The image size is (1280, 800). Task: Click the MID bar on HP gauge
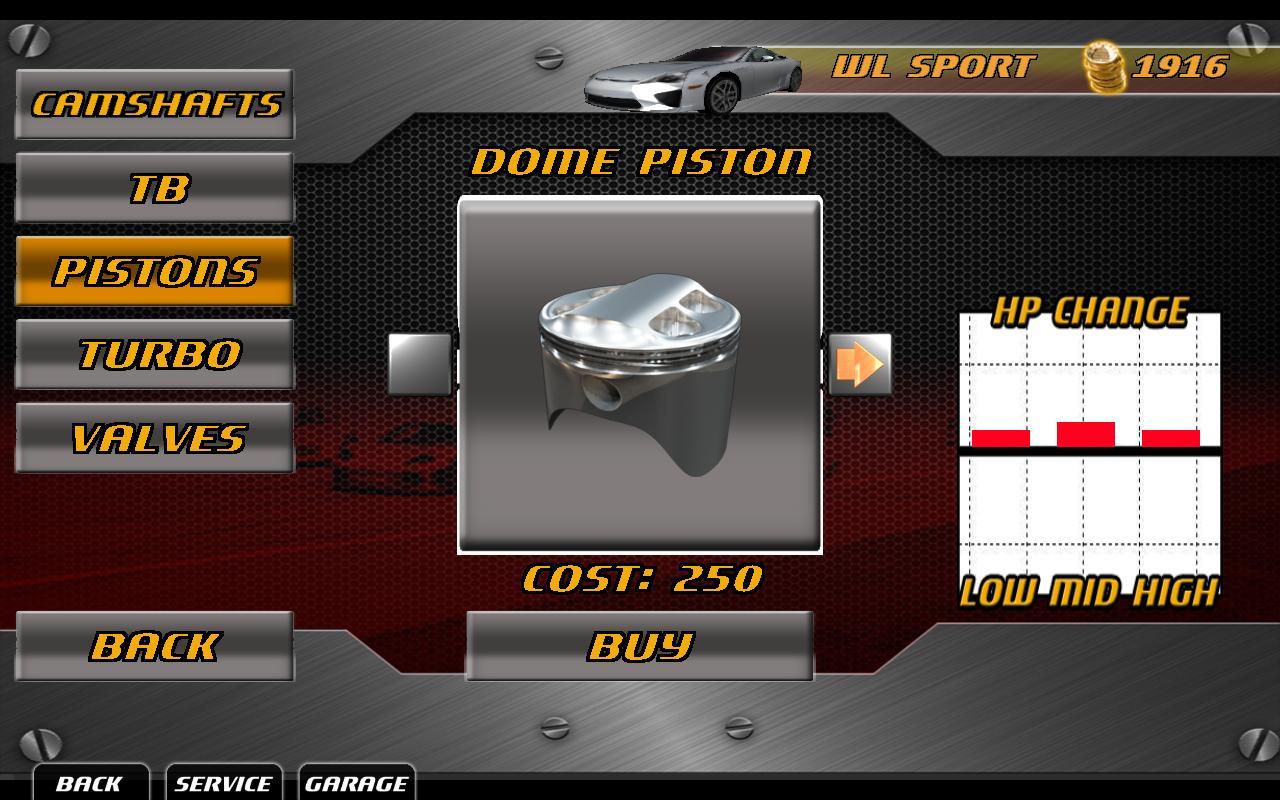1087,432
